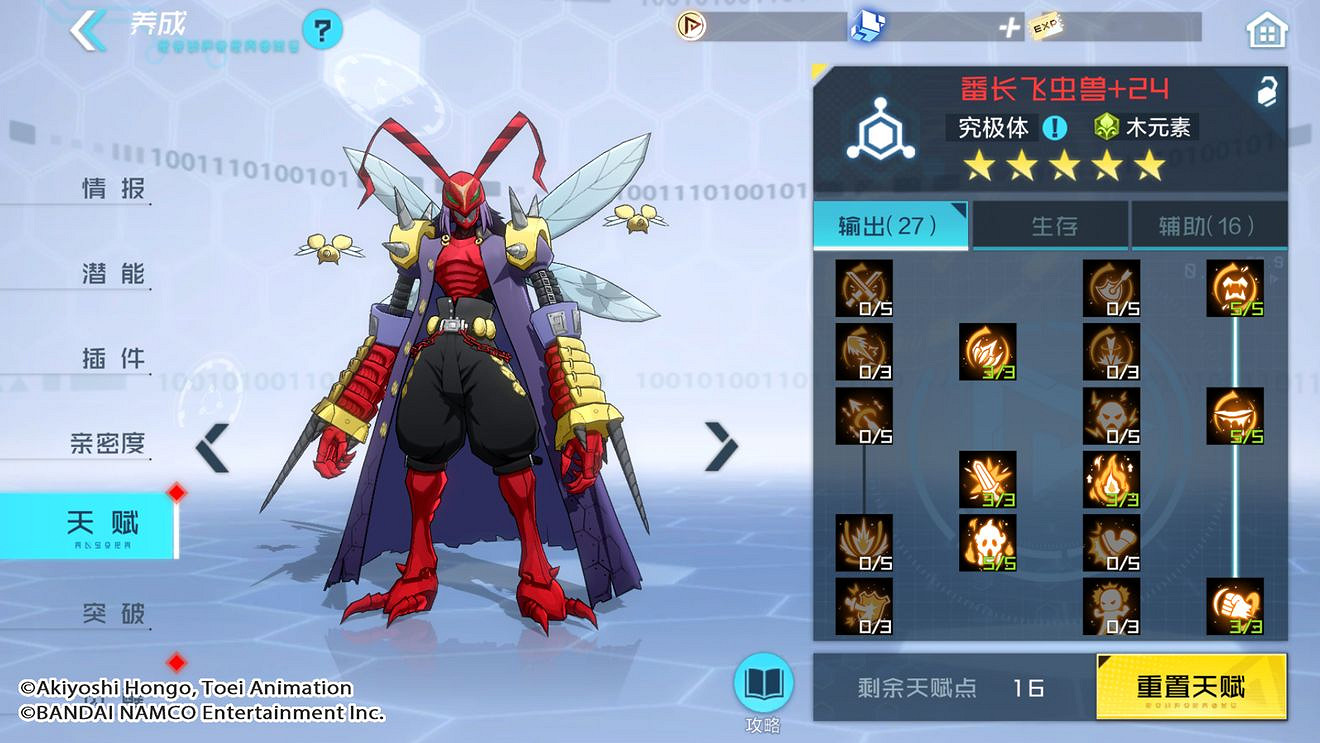Screen dimensions: 1320x743
Task: Return home via the house icon
Action: 1266,30
